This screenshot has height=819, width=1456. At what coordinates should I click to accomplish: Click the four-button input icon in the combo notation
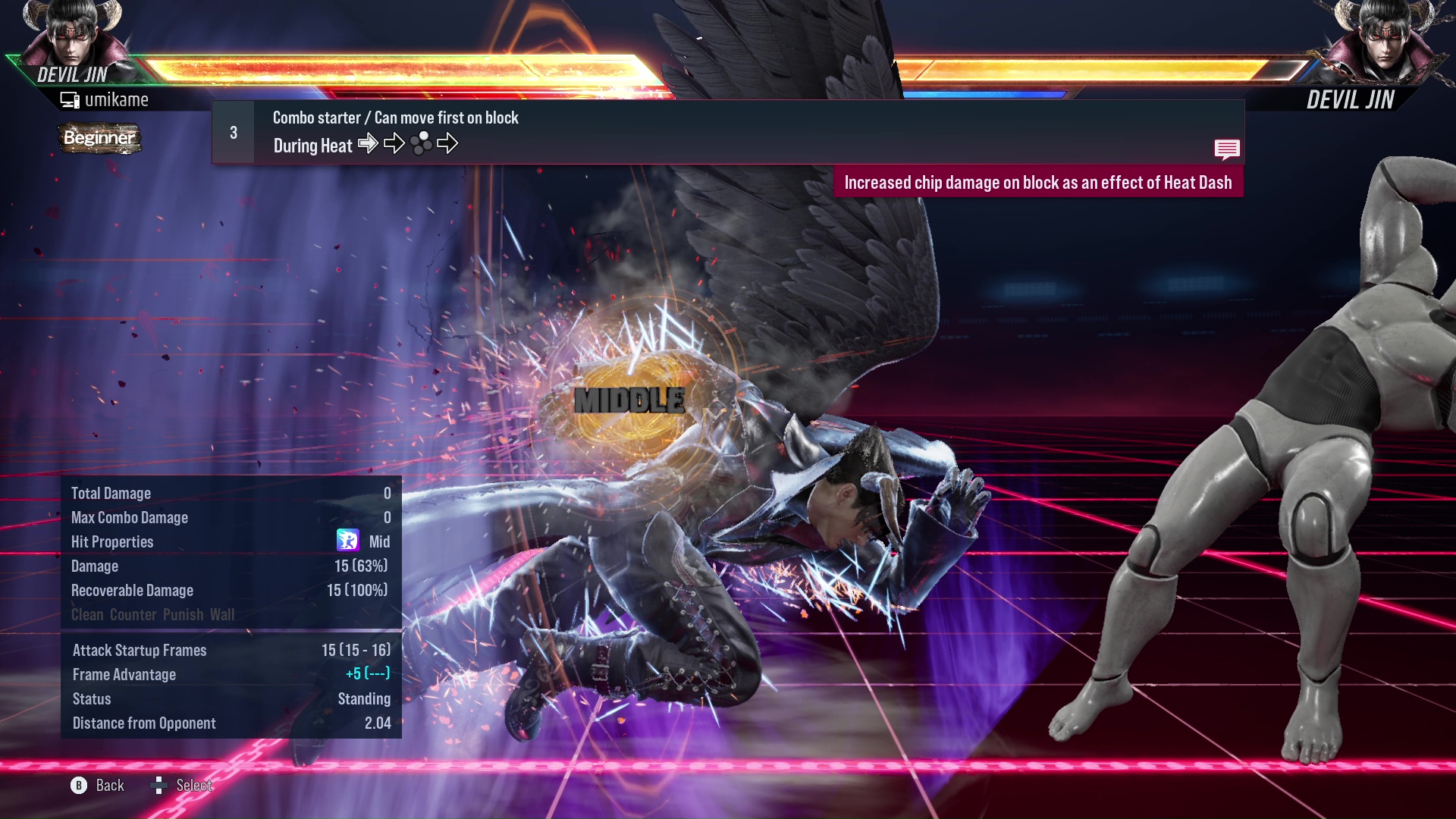click(421, 143)
